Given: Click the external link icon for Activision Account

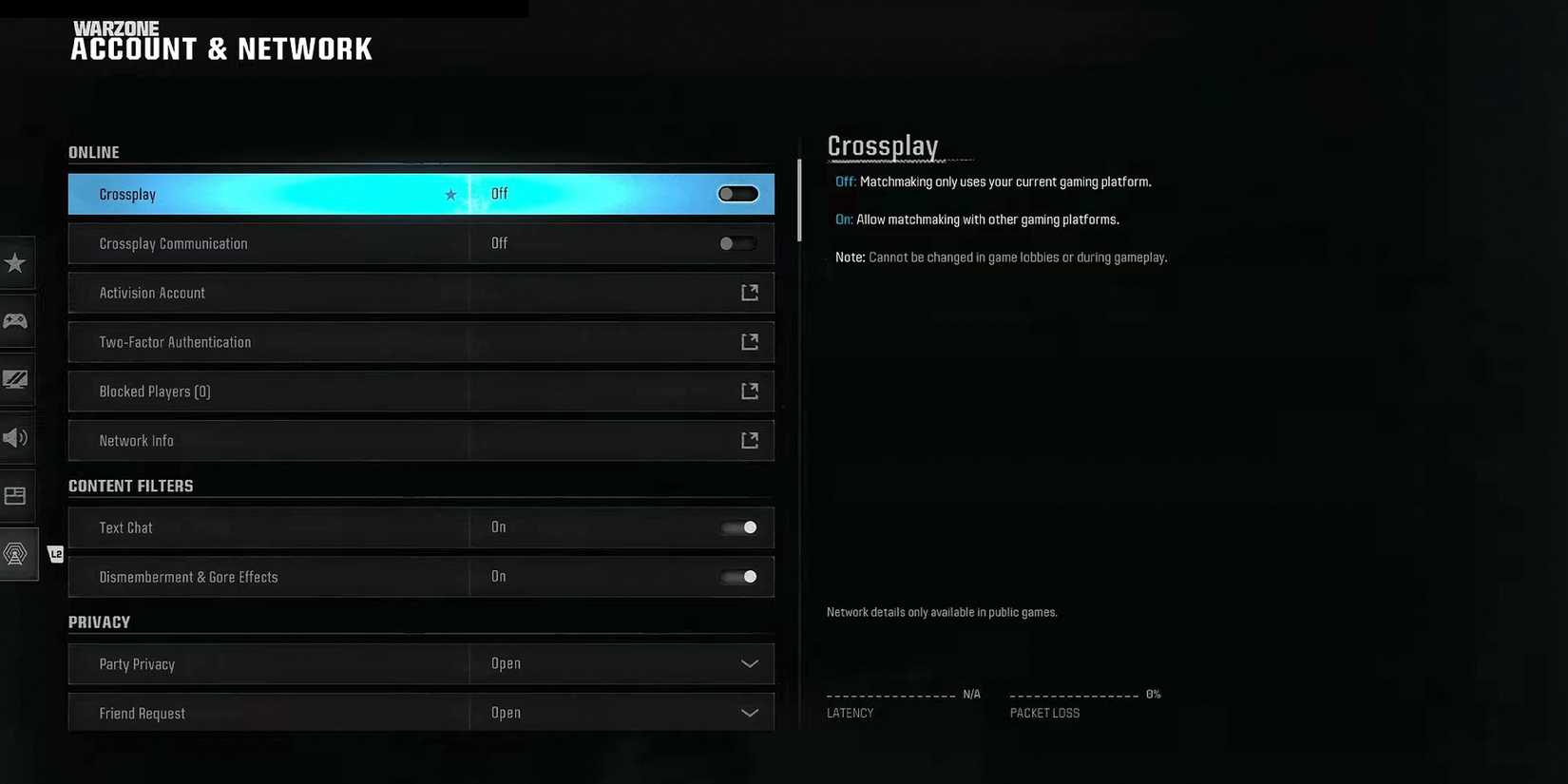Looking at the screenshot, I should tap(750, 292).
